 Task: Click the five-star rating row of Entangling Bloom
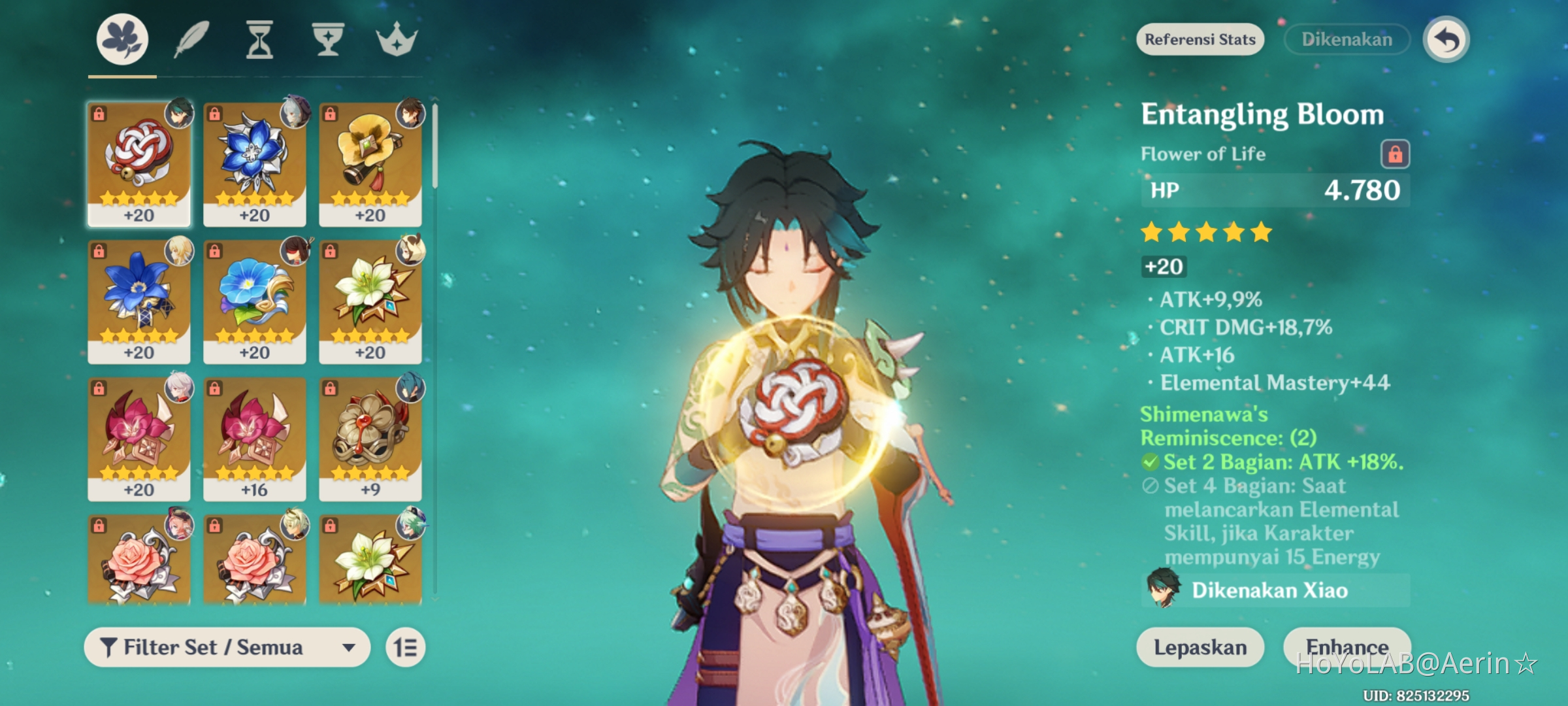click(1204, 232)
